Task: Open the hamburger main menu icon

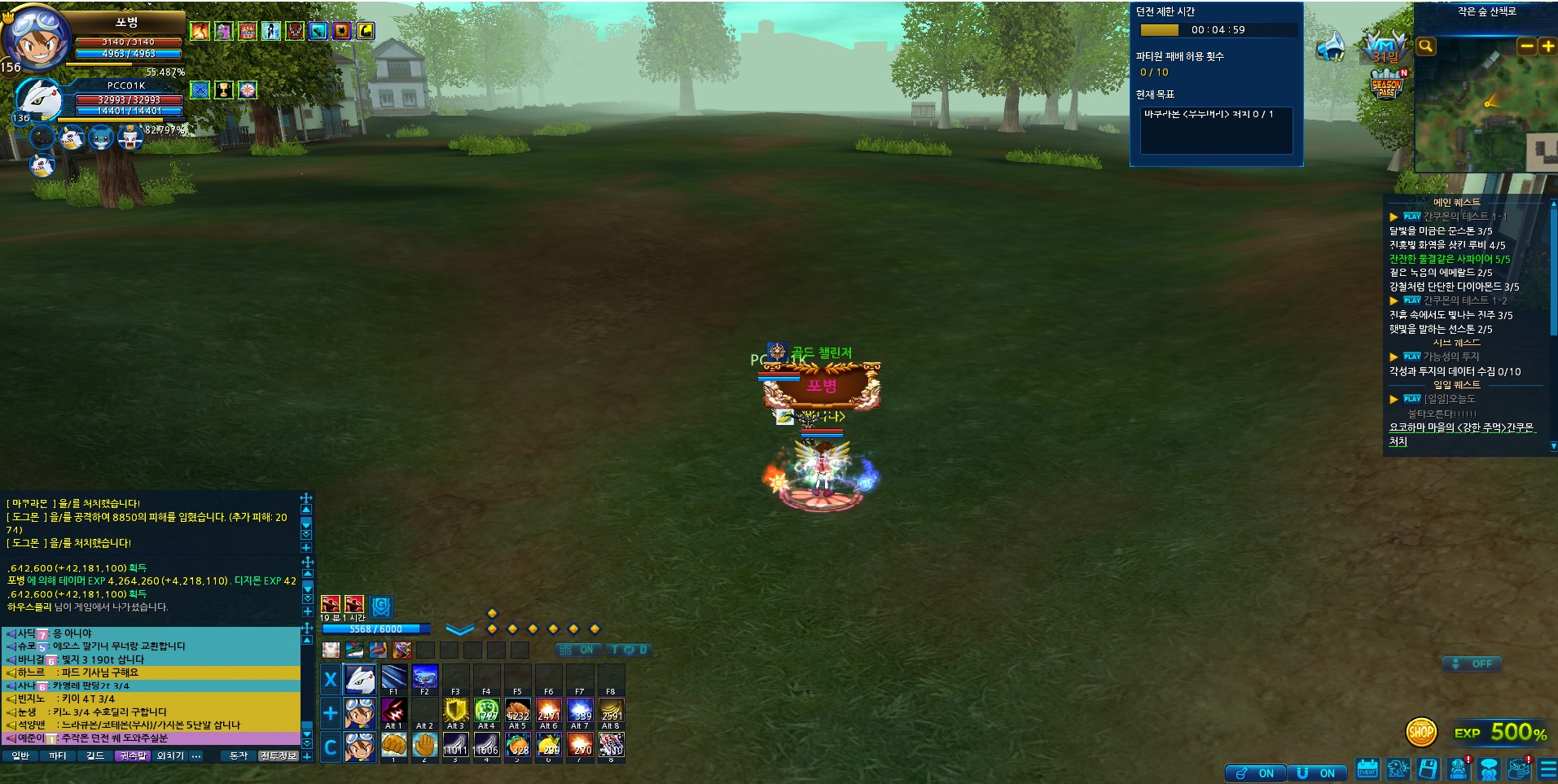Action: [1548, 769]
